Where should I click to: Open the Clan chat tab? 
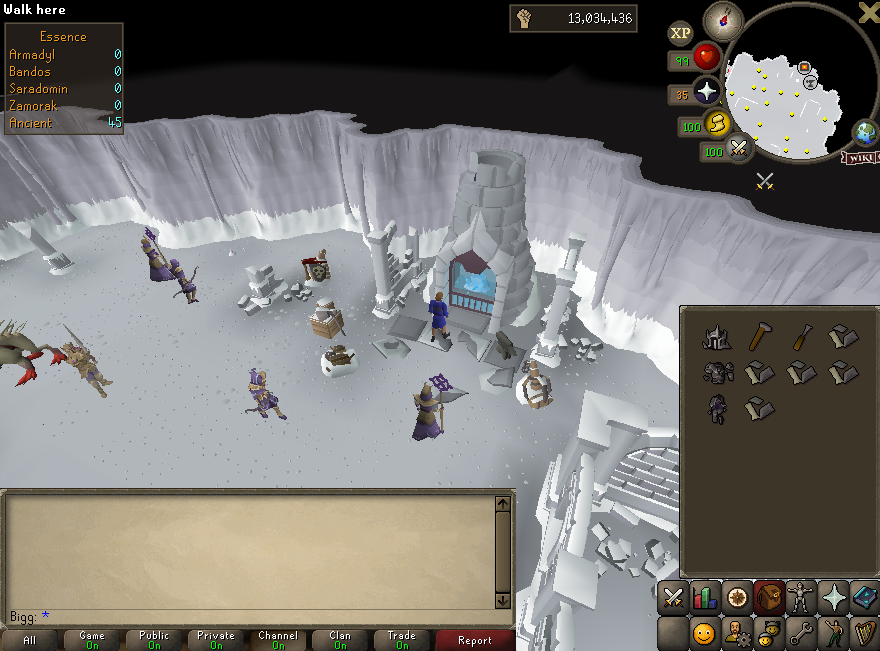point(340,640)
